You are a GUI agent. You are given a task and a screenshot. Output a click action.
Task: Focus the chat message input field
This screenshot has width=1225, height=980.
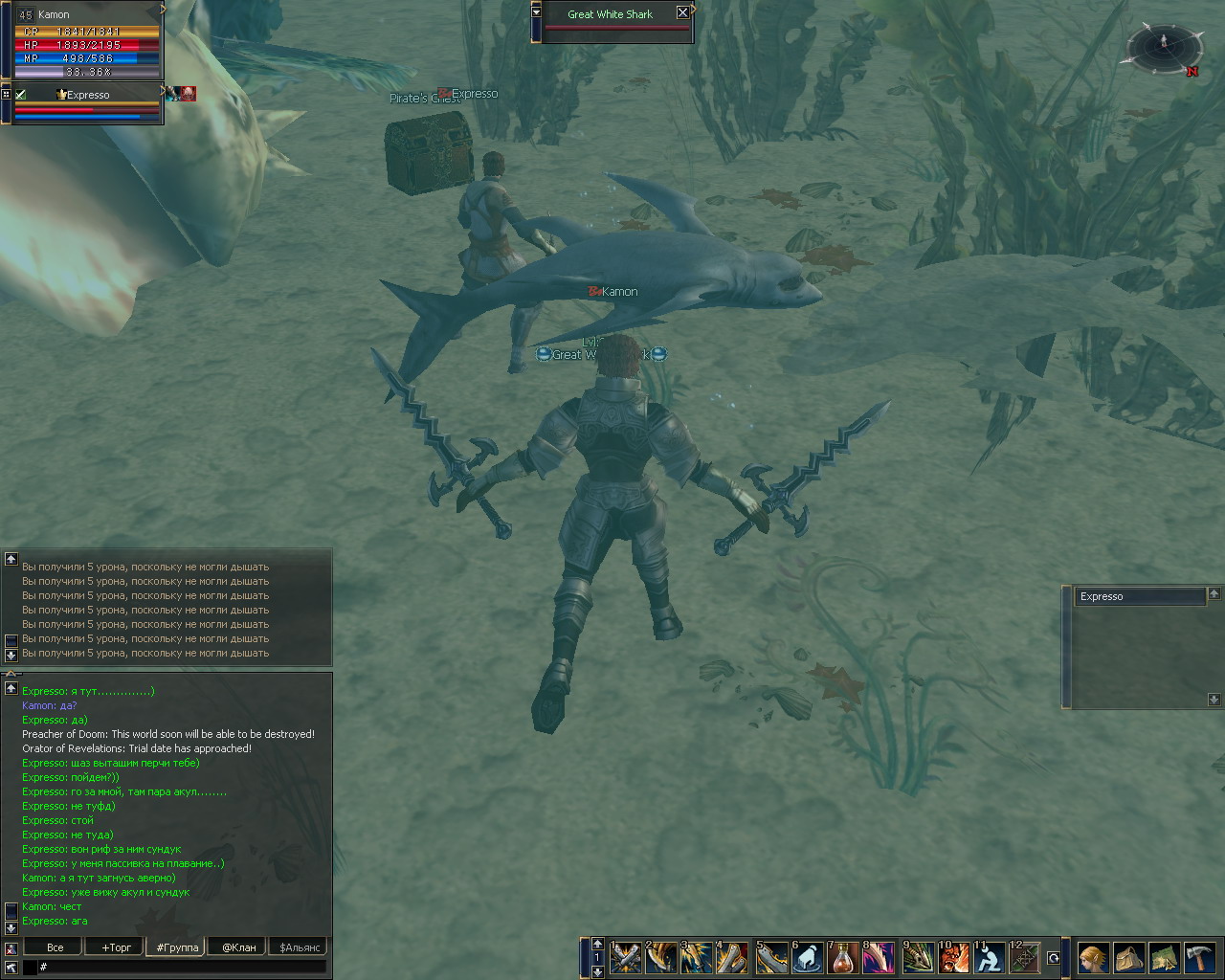182,968
